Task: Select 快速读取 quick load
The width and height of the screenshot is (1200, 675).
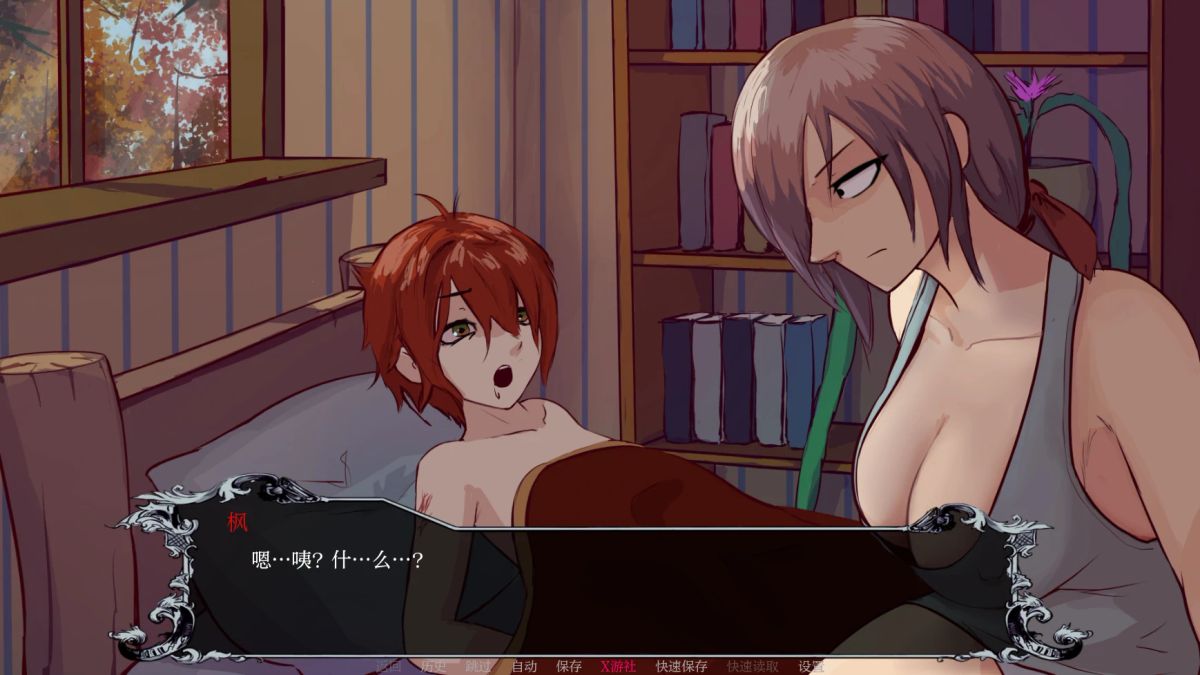Action: tap(752, 666)
